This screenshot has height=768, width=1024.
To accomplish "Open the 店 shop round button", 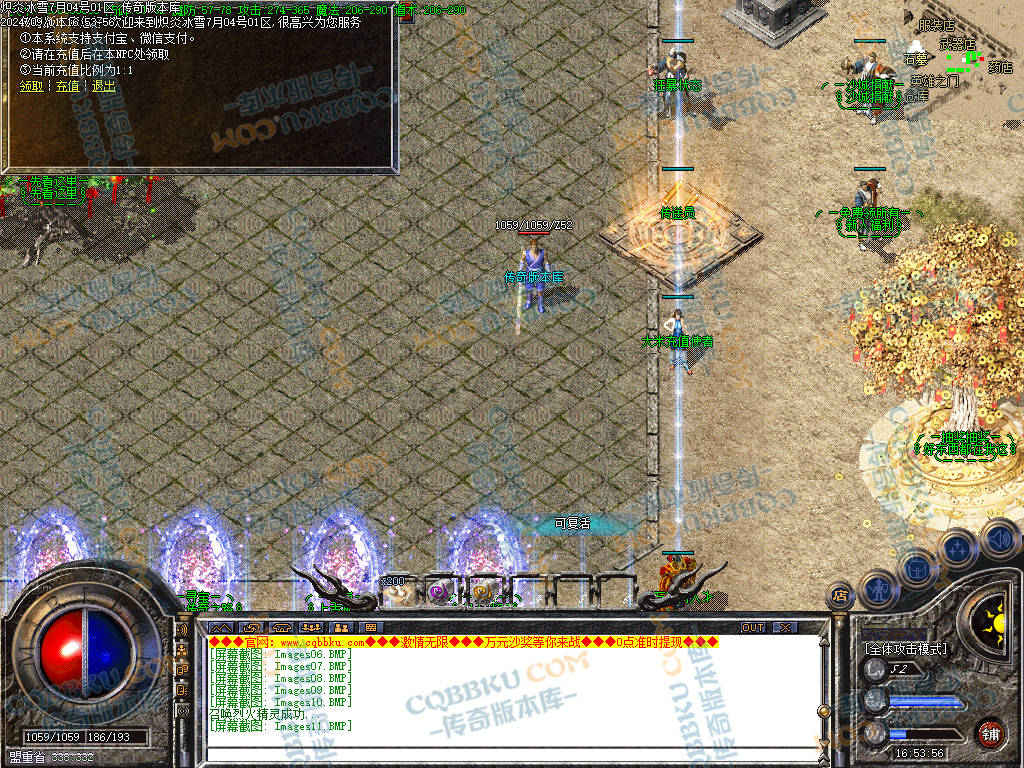I will [840, 597].
